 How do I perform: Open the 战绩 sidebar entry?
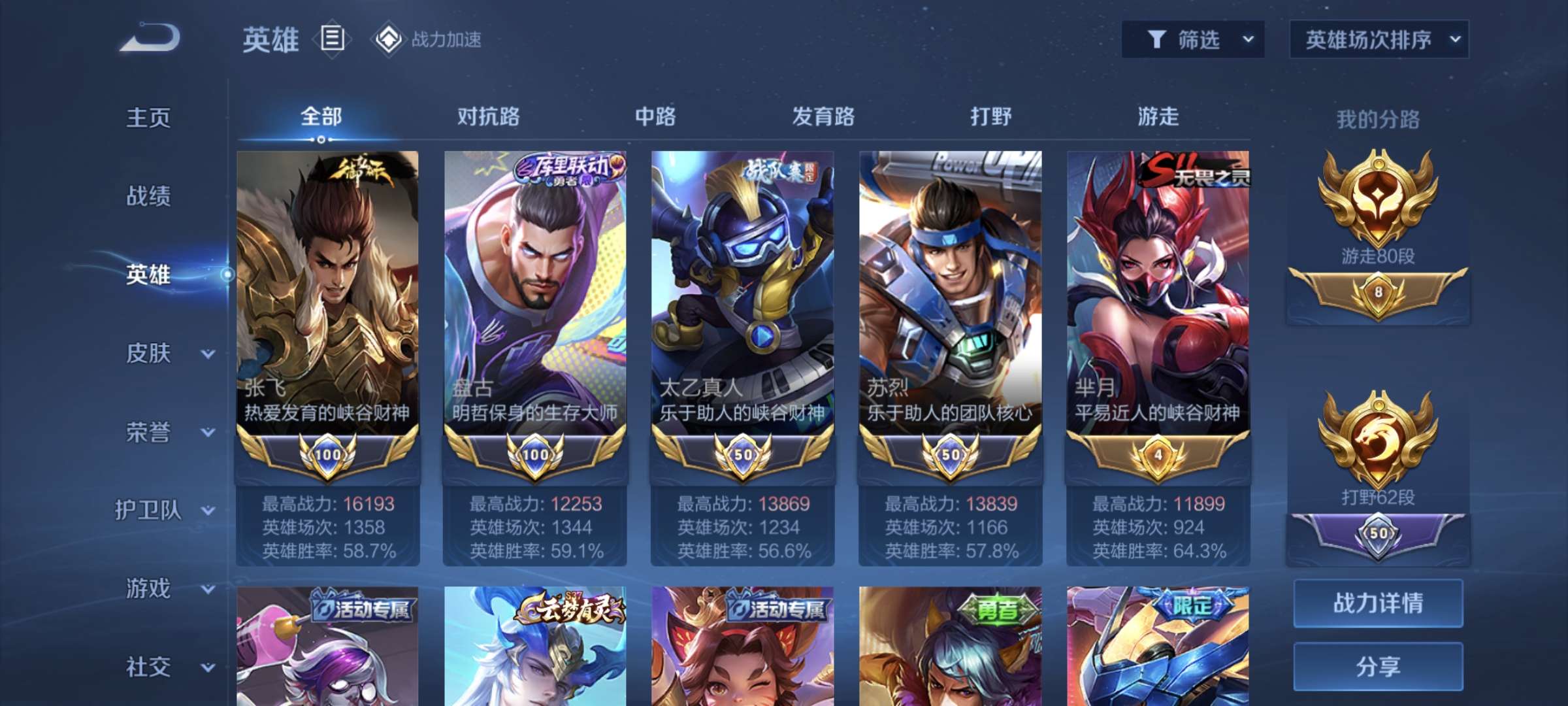point(148,196)
